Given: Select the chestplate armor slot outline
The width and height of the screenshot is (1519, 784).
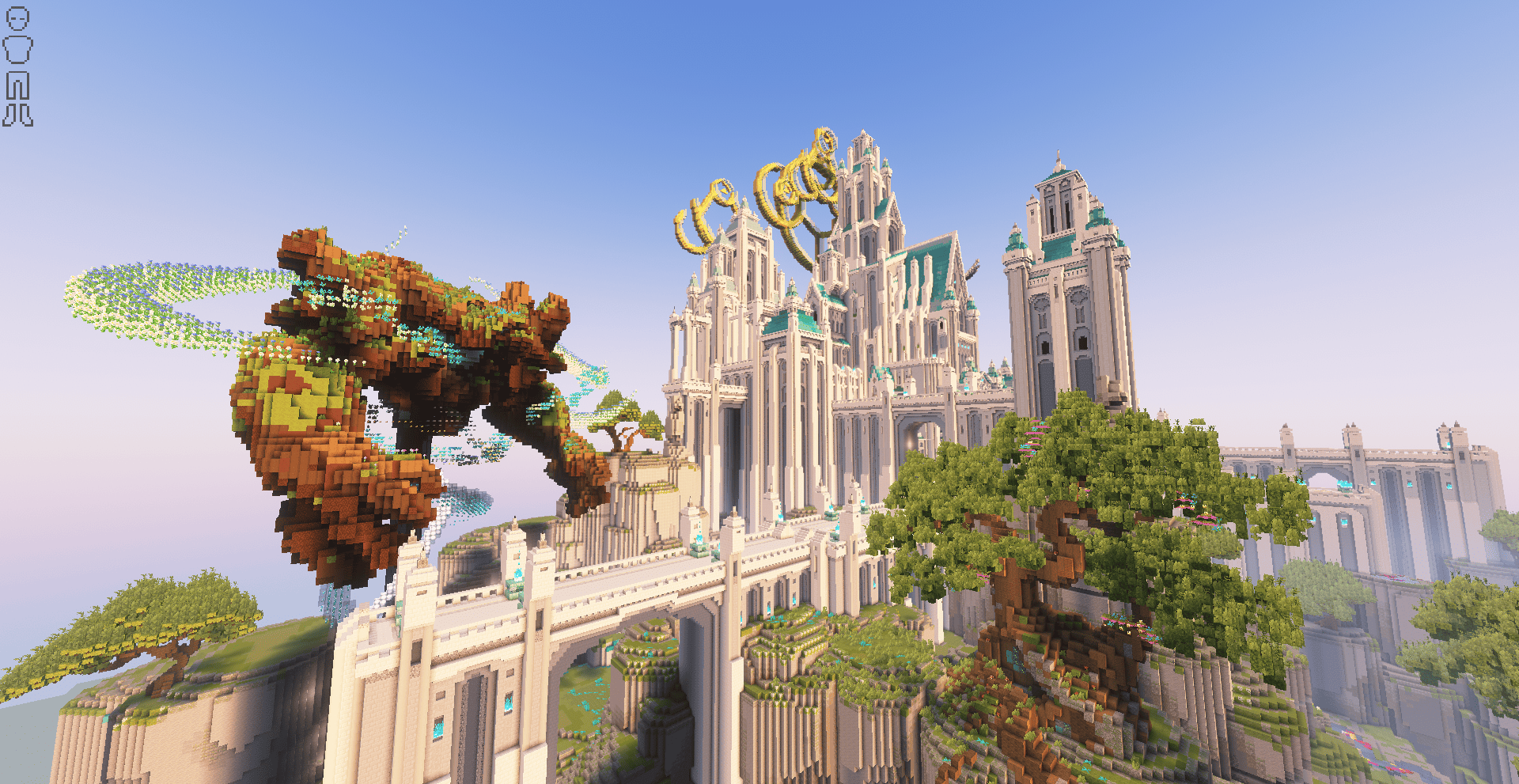Looking at the screenshot, I should (17, 50).
